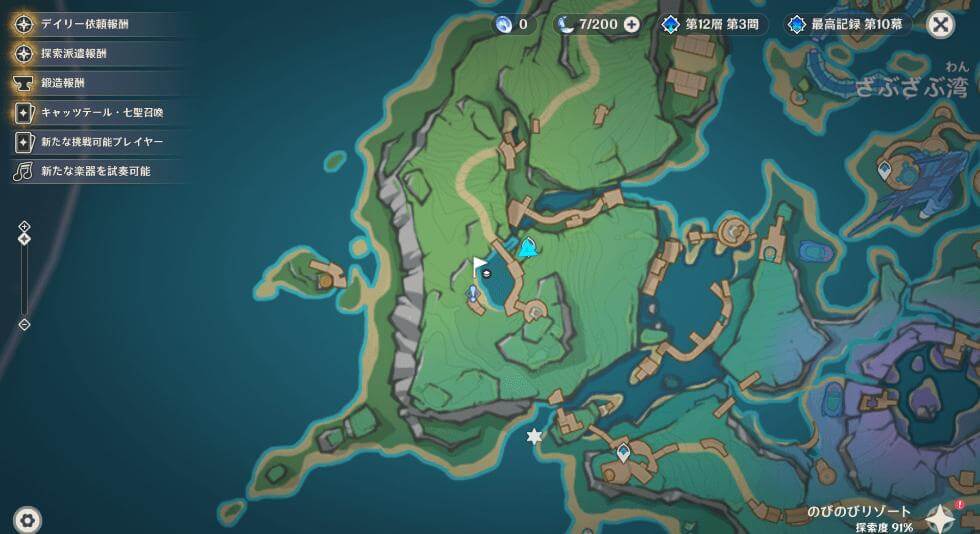This screenshot has width=980, height=534.
Task: Select the teleport waypoint in the southern village
Action: tap(624, 453)
